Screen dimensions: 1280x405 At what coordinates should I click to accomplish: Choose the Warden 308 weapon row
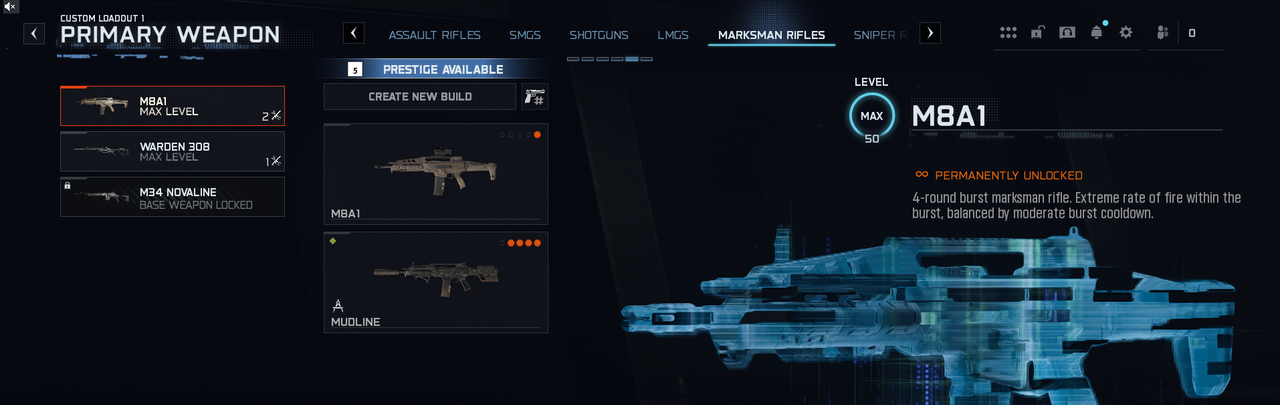click(172, 152)
